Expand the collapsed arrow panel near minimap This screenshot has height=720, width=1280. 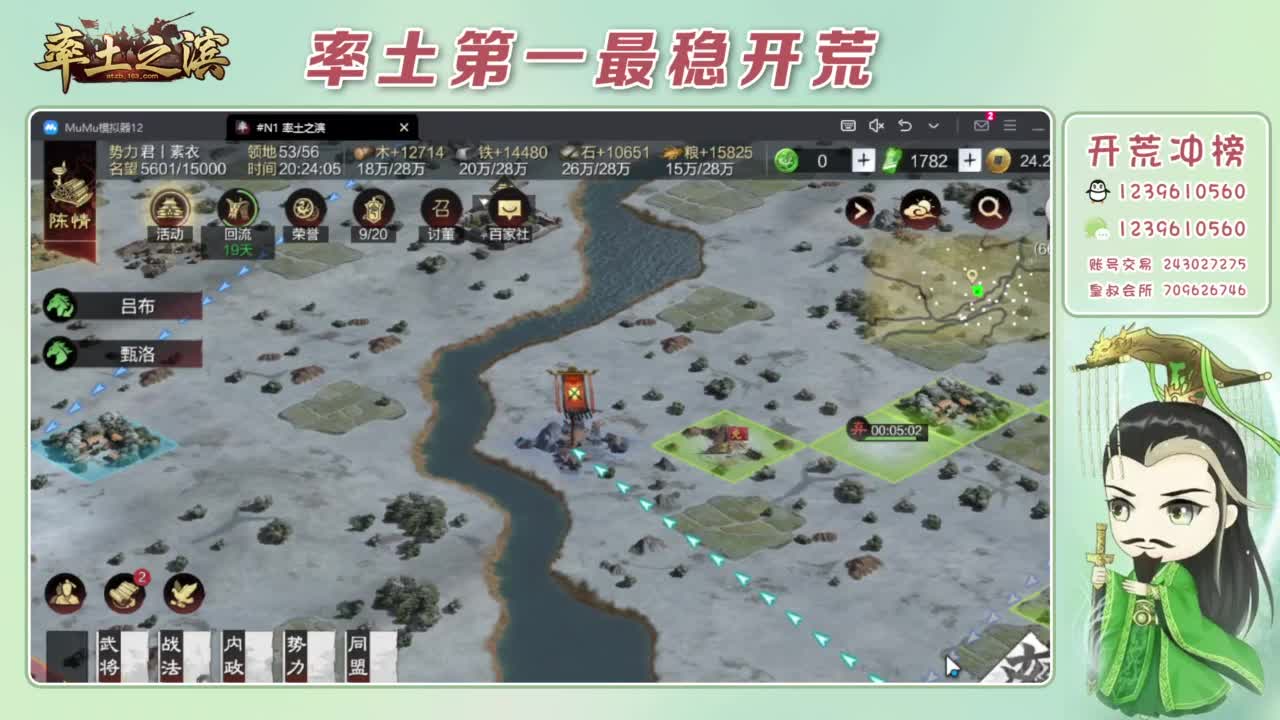pos(861,211)
